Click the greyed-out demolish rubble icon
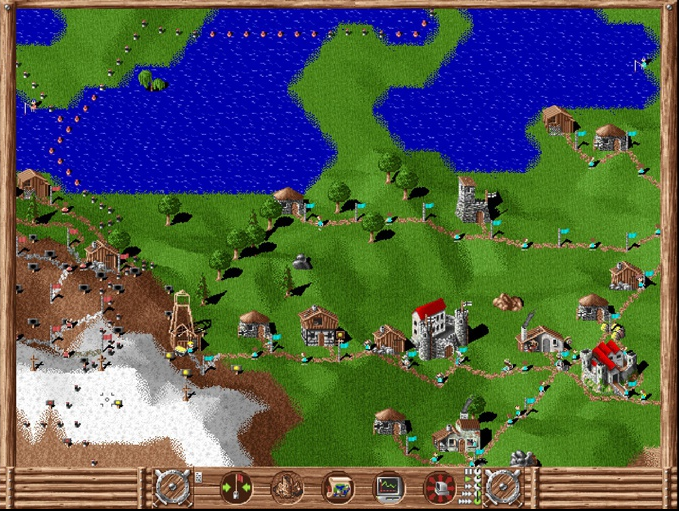679x511 pixels. tap(287, 488)
